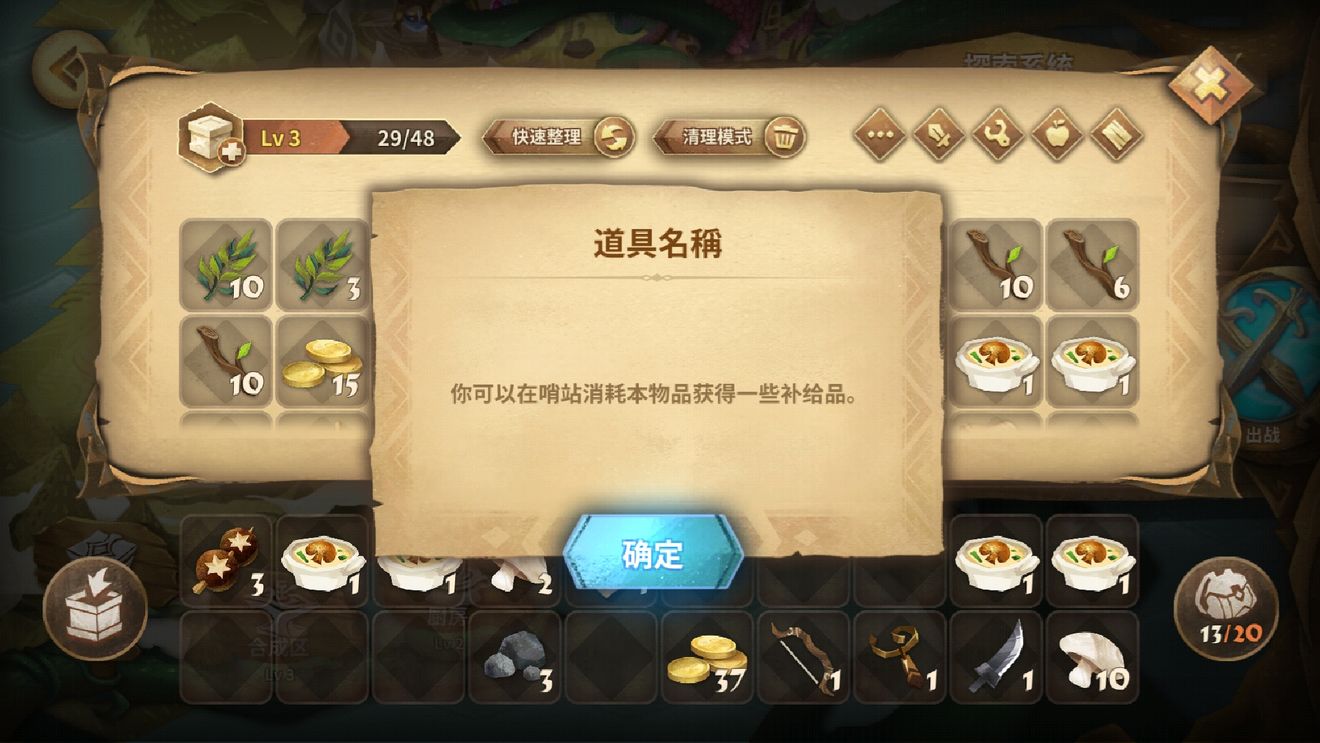Toggle 清理模式 cleanup mode
1320x743 pixels.
pos(727,136)
